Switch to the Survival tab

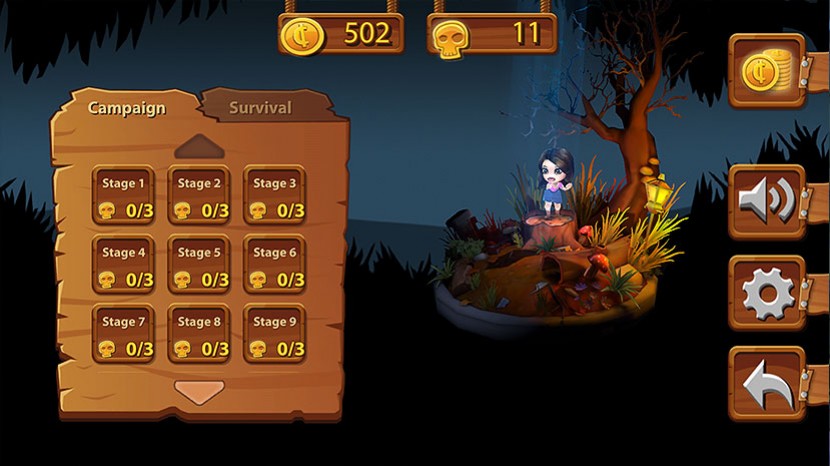261,107
